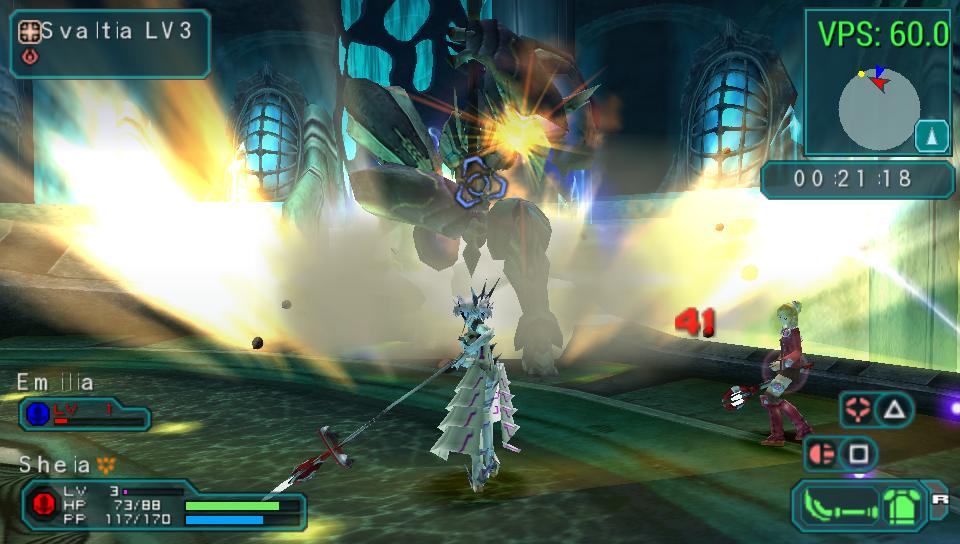Select the lock-on target action icon
This screenshot has width=960, height=544.
coord(855,407)
